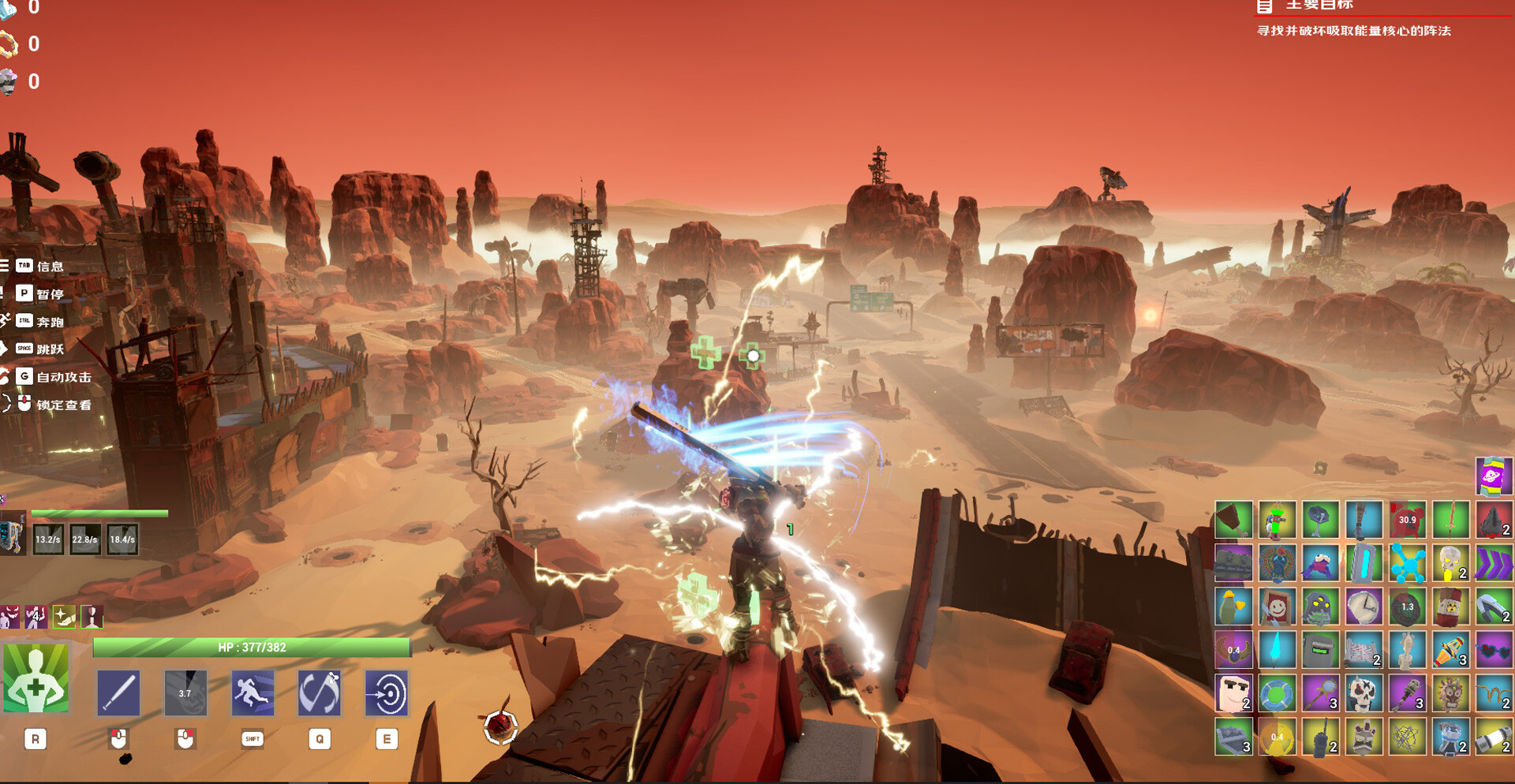Select the smiley face poster item
This screenshot has height=784, width=1515.
point(1276,607)
